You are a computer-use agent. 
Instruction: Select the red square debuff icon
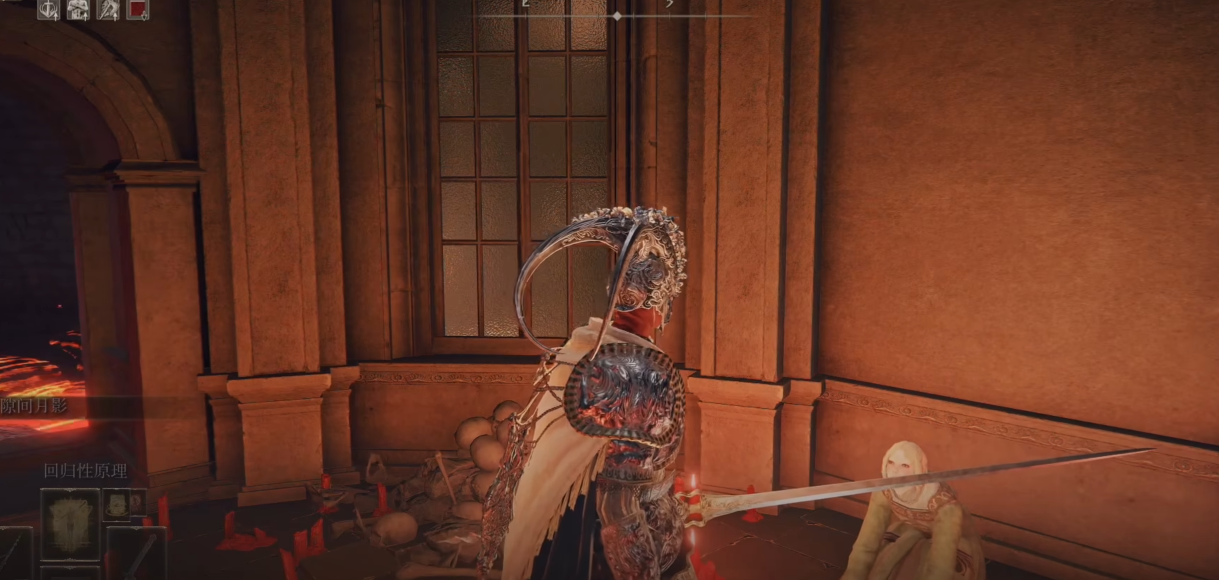138,10
